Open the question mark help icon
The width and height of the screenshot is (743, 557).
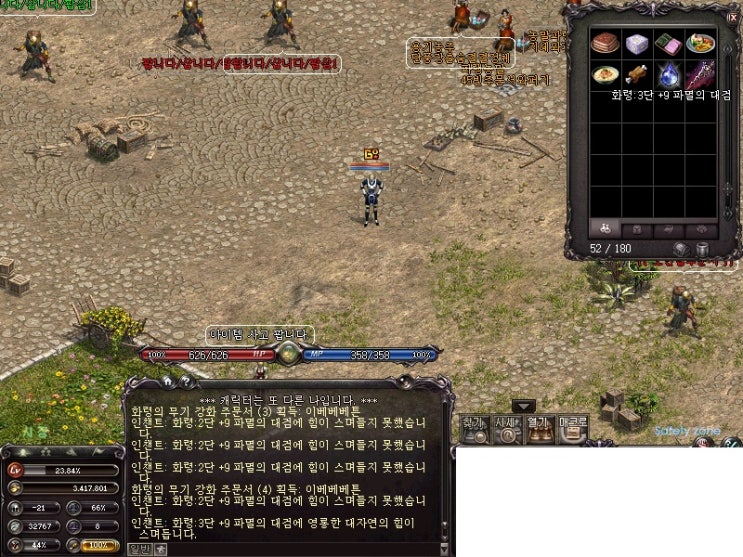(x=185, y=381)
